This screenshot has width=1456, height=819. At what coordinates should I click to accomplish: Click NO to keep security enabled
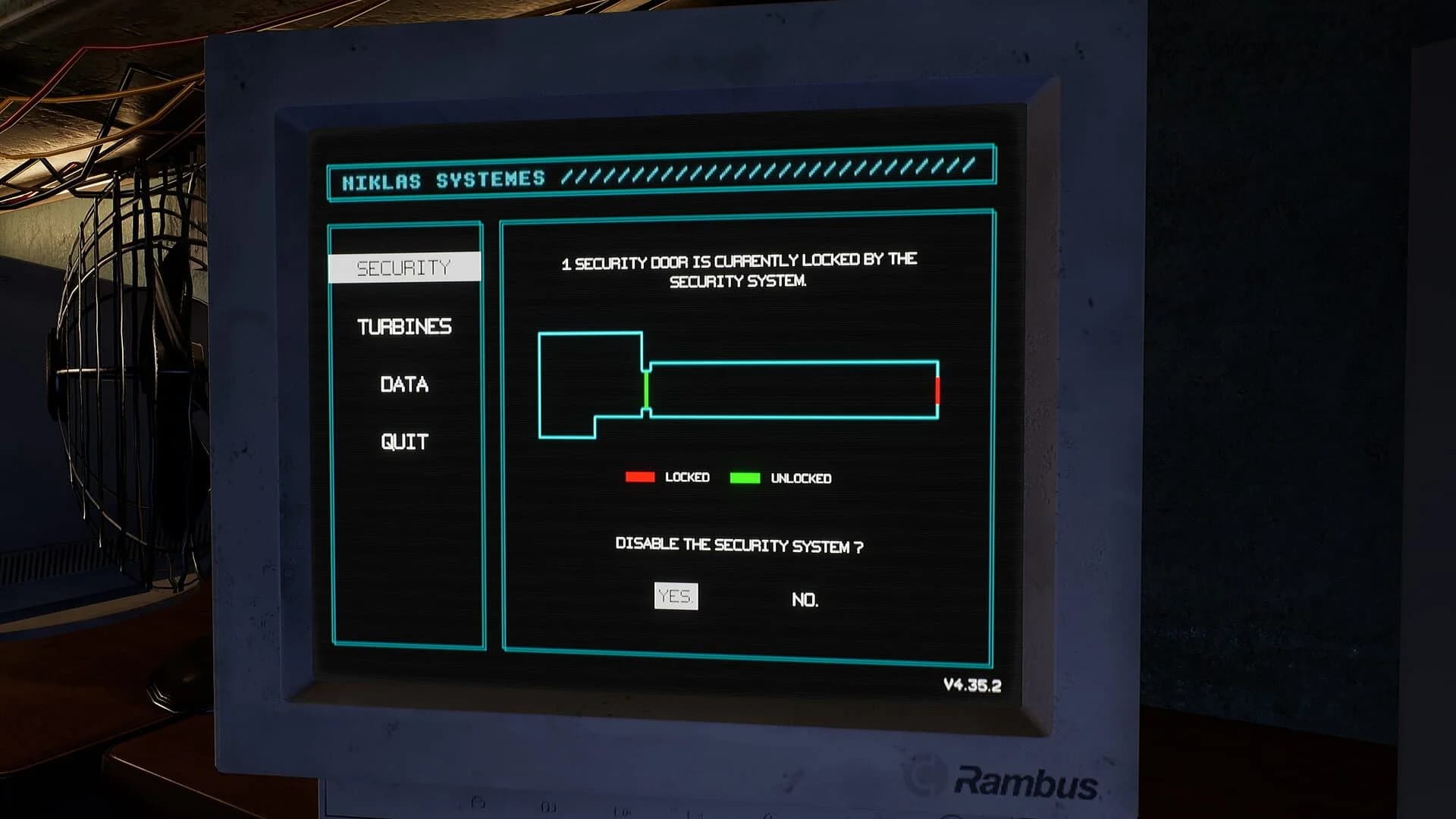click(x=806, y=598)
